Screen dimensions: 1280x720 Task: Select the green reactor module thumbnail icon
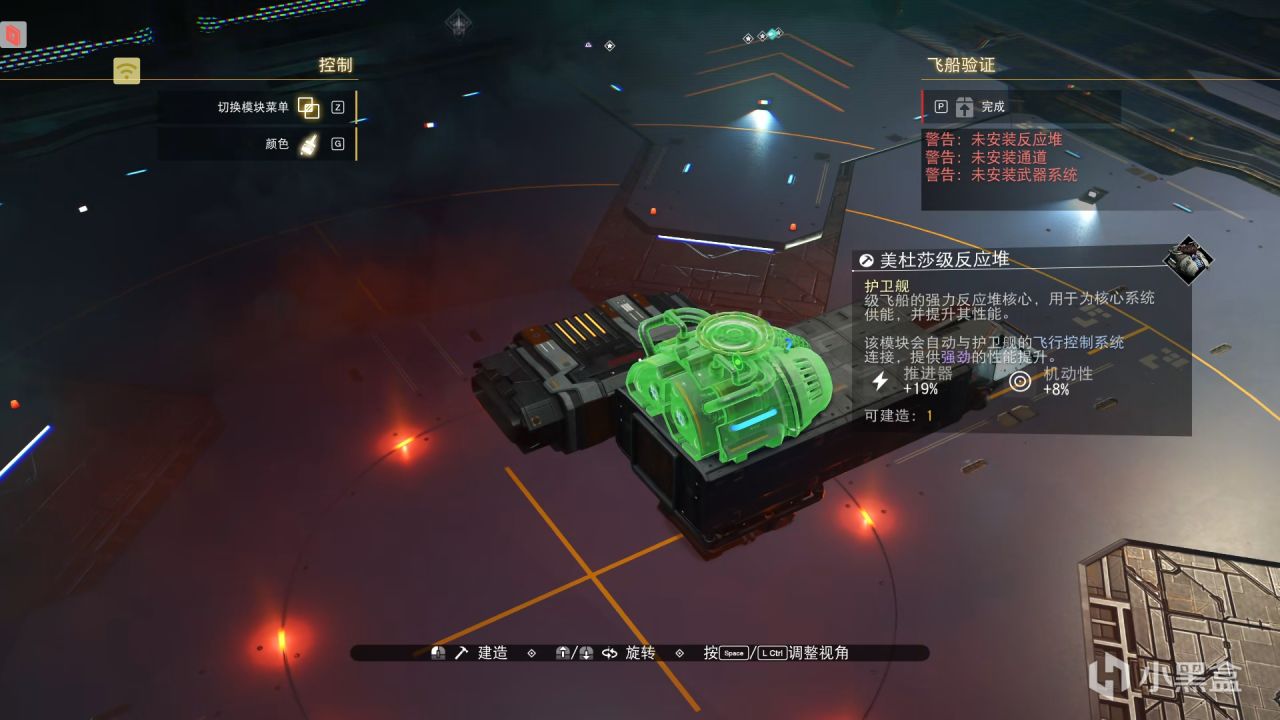(1190, 262)
